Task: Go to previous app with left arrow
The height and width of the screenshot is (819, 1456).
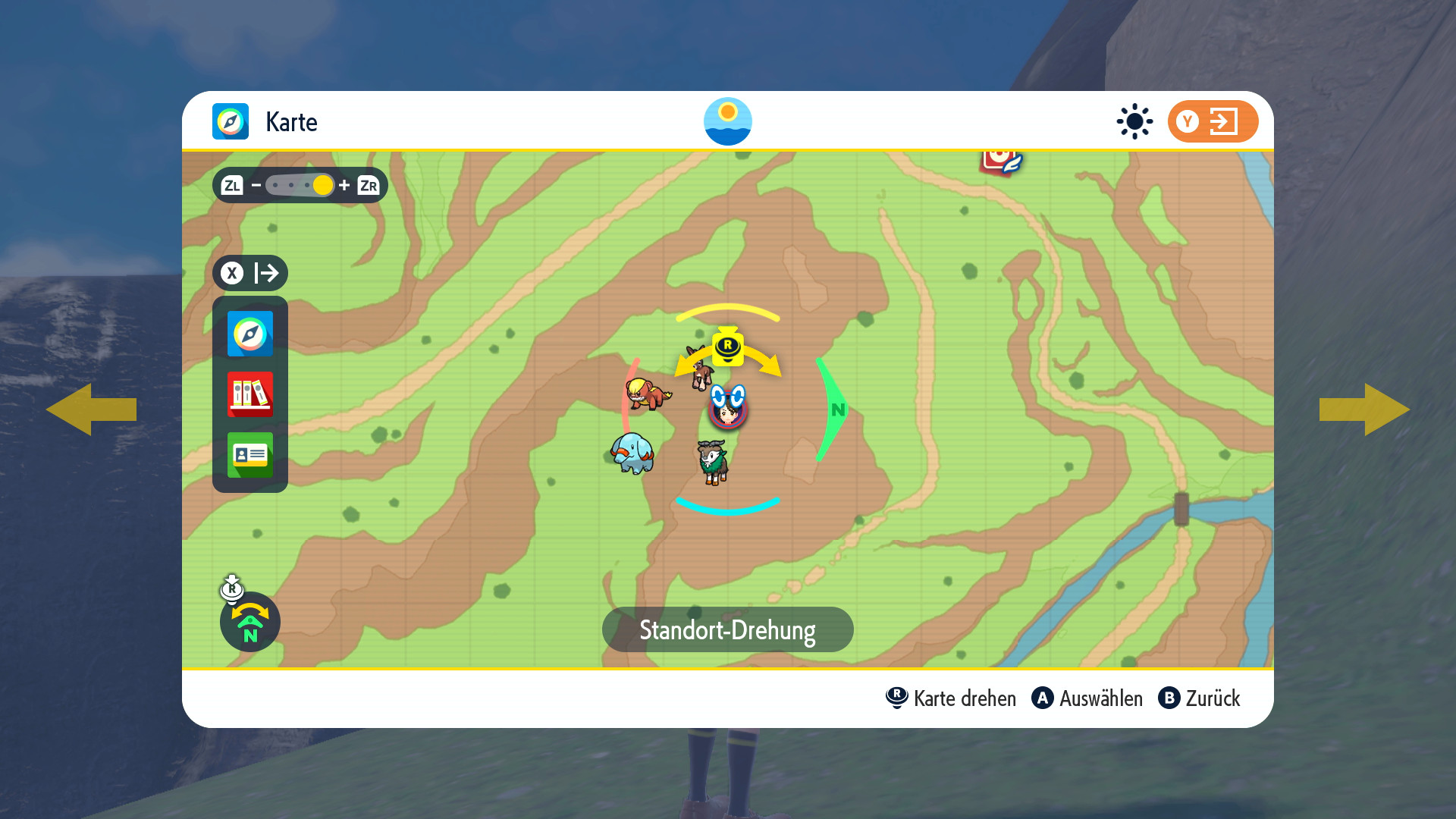Action: pyautogui.click(x=91, y=409)
